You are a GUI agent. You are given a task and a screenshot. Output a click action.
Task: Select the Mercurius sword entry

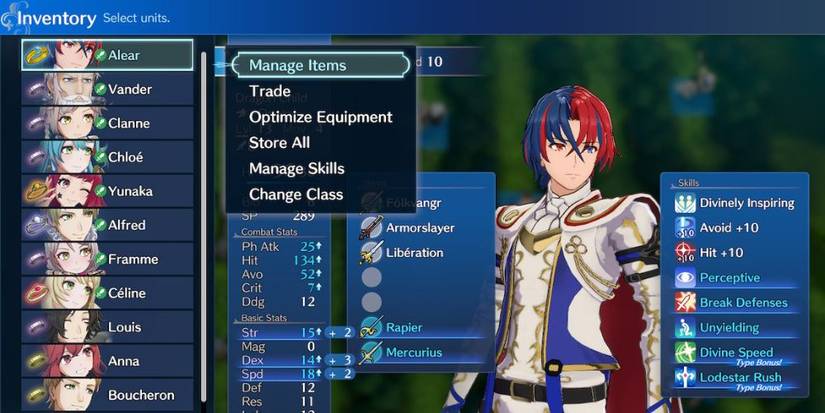coord(413,352)
